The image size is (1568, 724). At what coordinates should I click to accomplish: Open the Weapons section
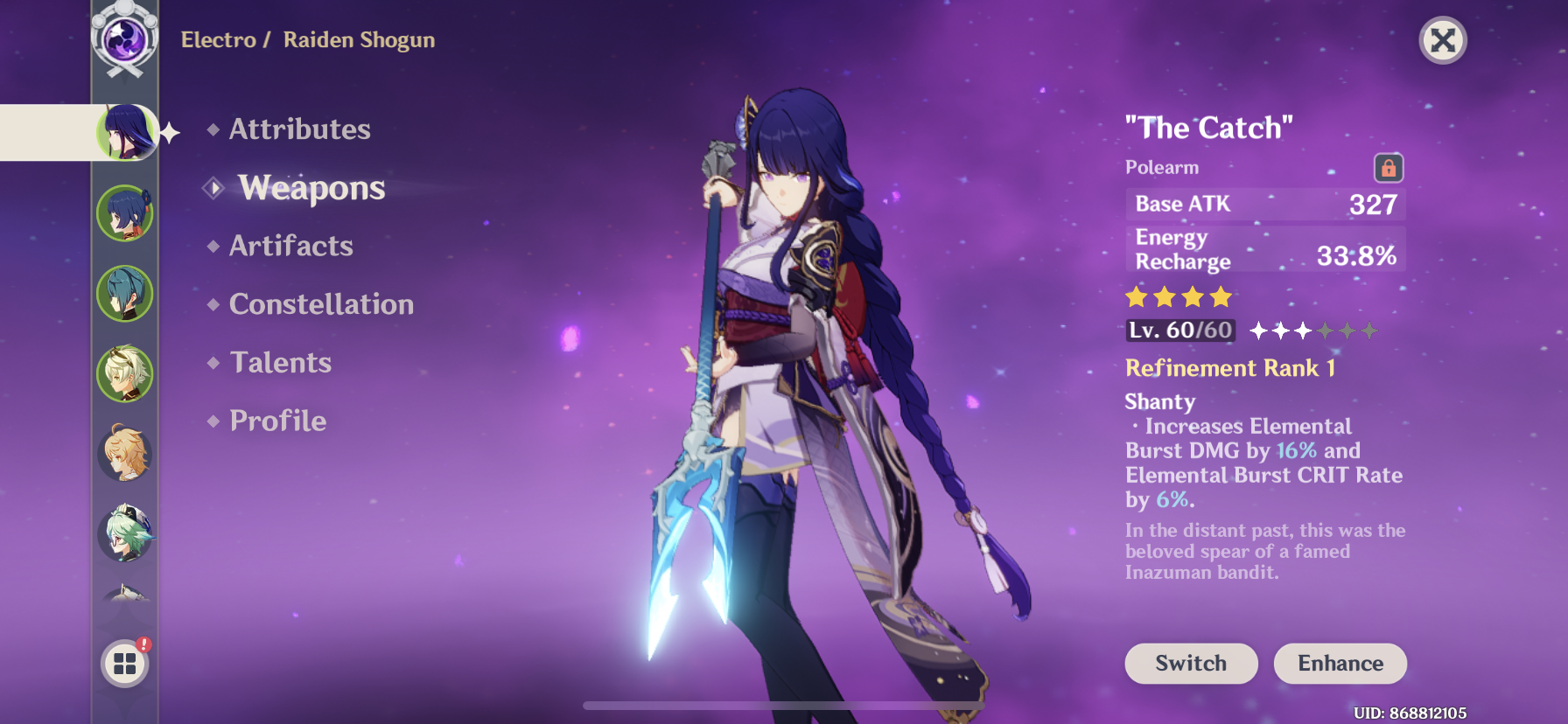(x=311, y=187)
